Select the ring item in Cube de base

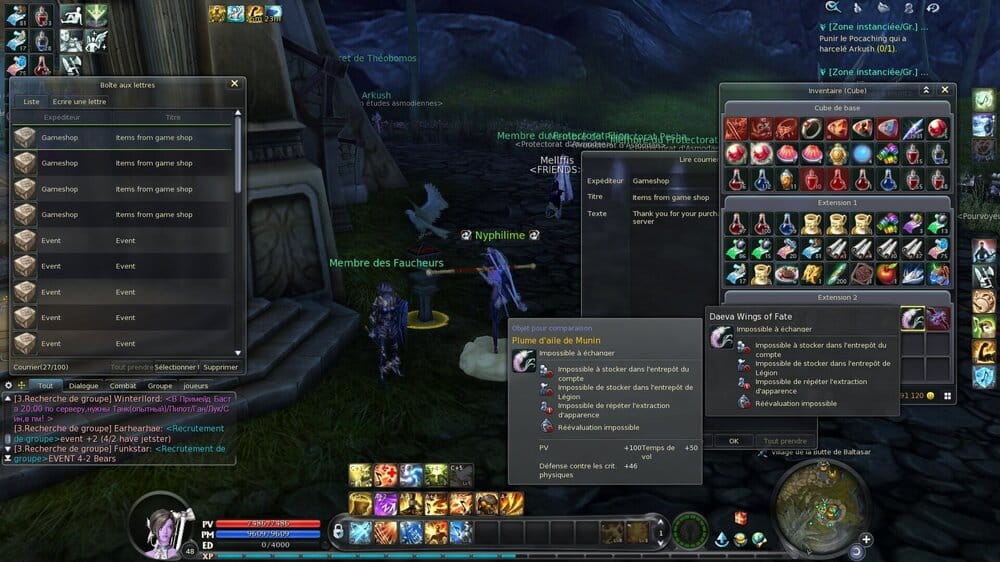click(x=811, y=128)
